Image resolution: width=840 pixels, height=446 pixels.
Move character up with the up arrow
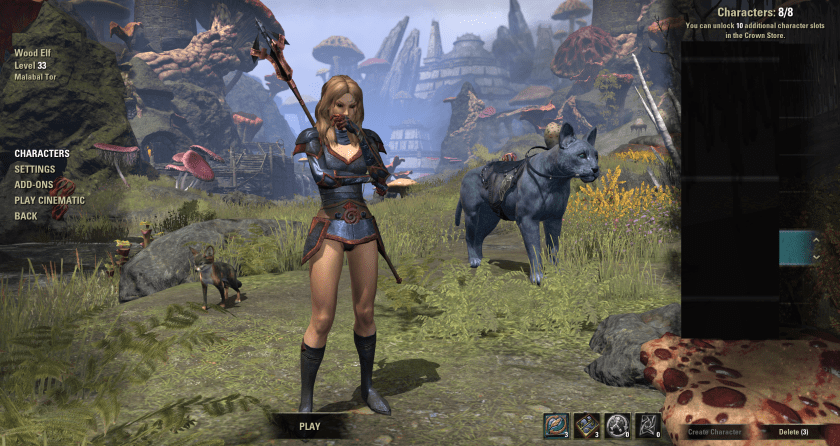pos(816,240)
